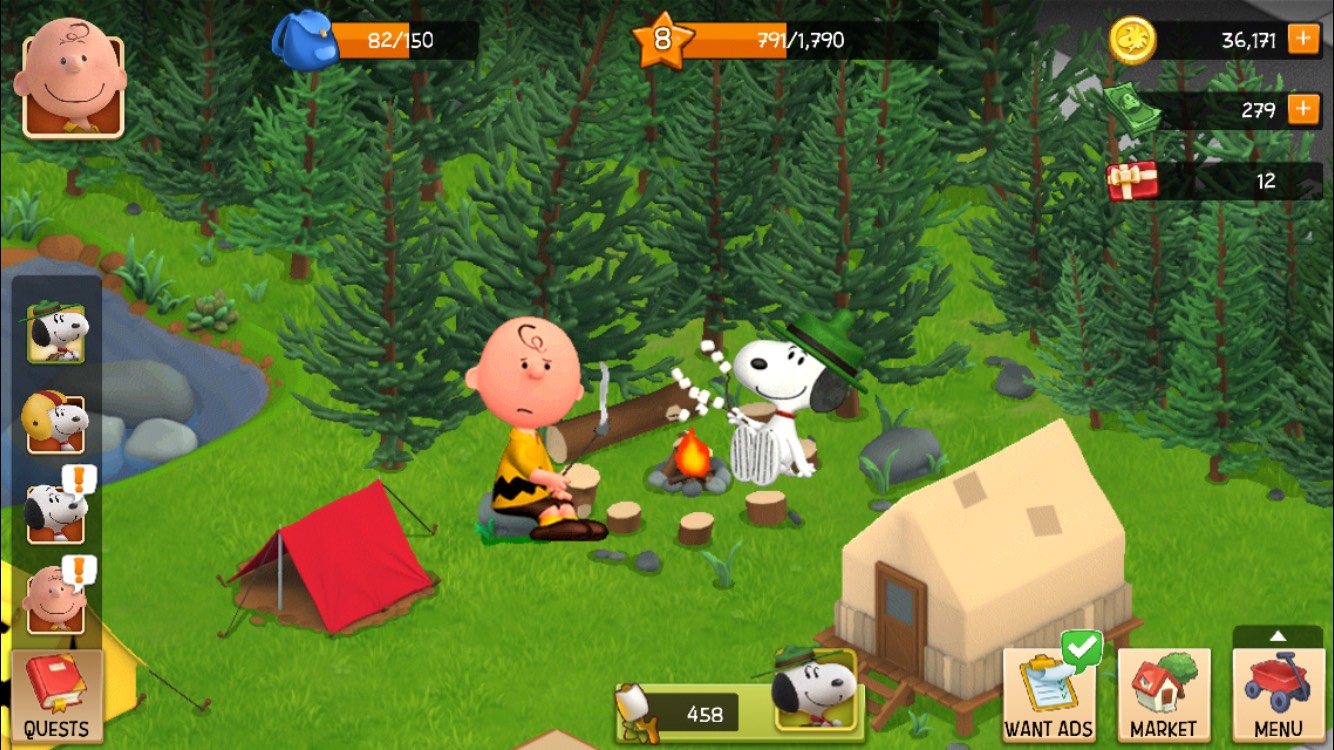
Task: Open Charlie Brown's exclamation alert portrait
Action: [56, 600]
